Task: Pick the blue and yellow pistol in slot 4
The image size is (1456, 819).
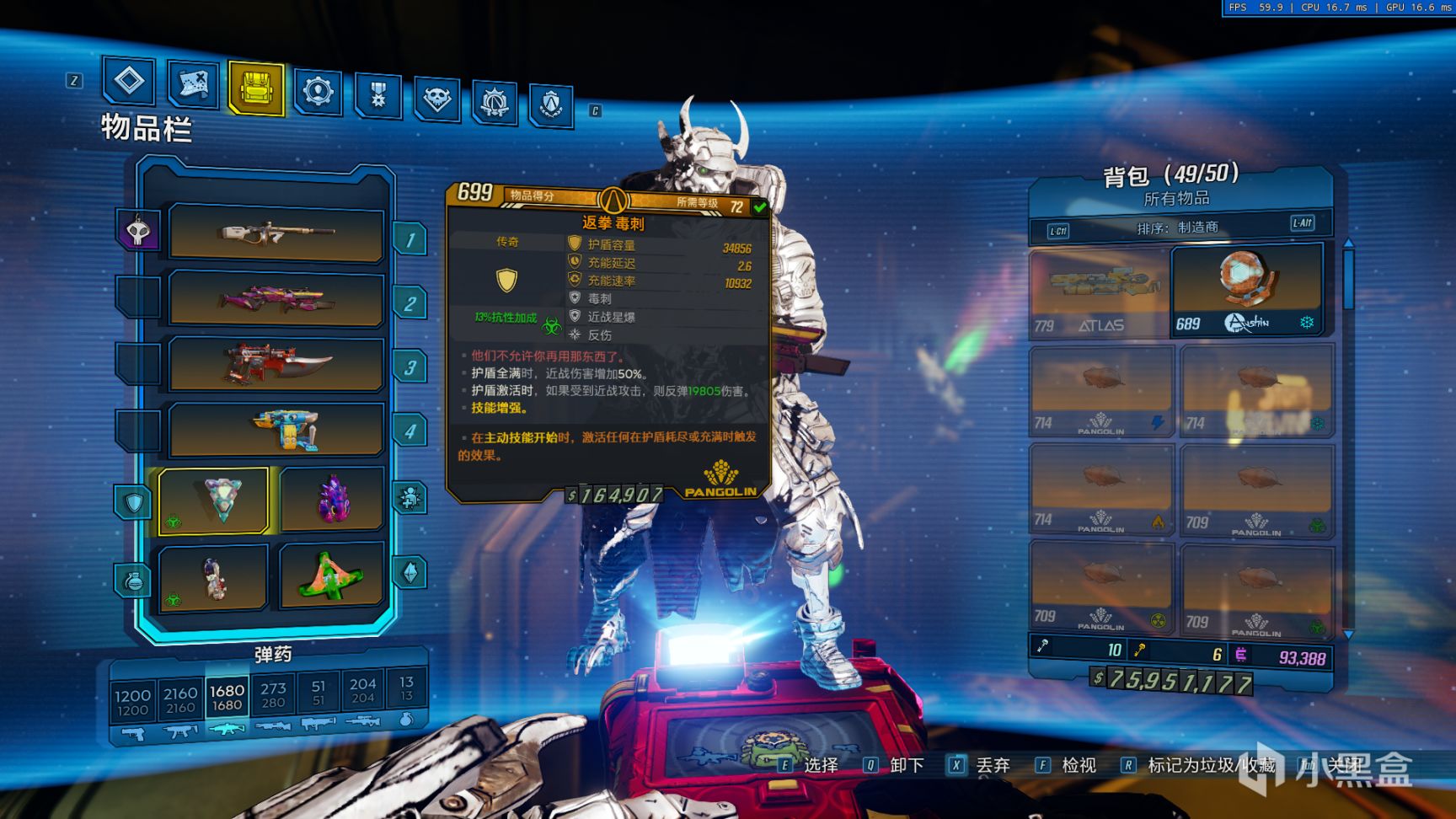Action: [276, 428]
